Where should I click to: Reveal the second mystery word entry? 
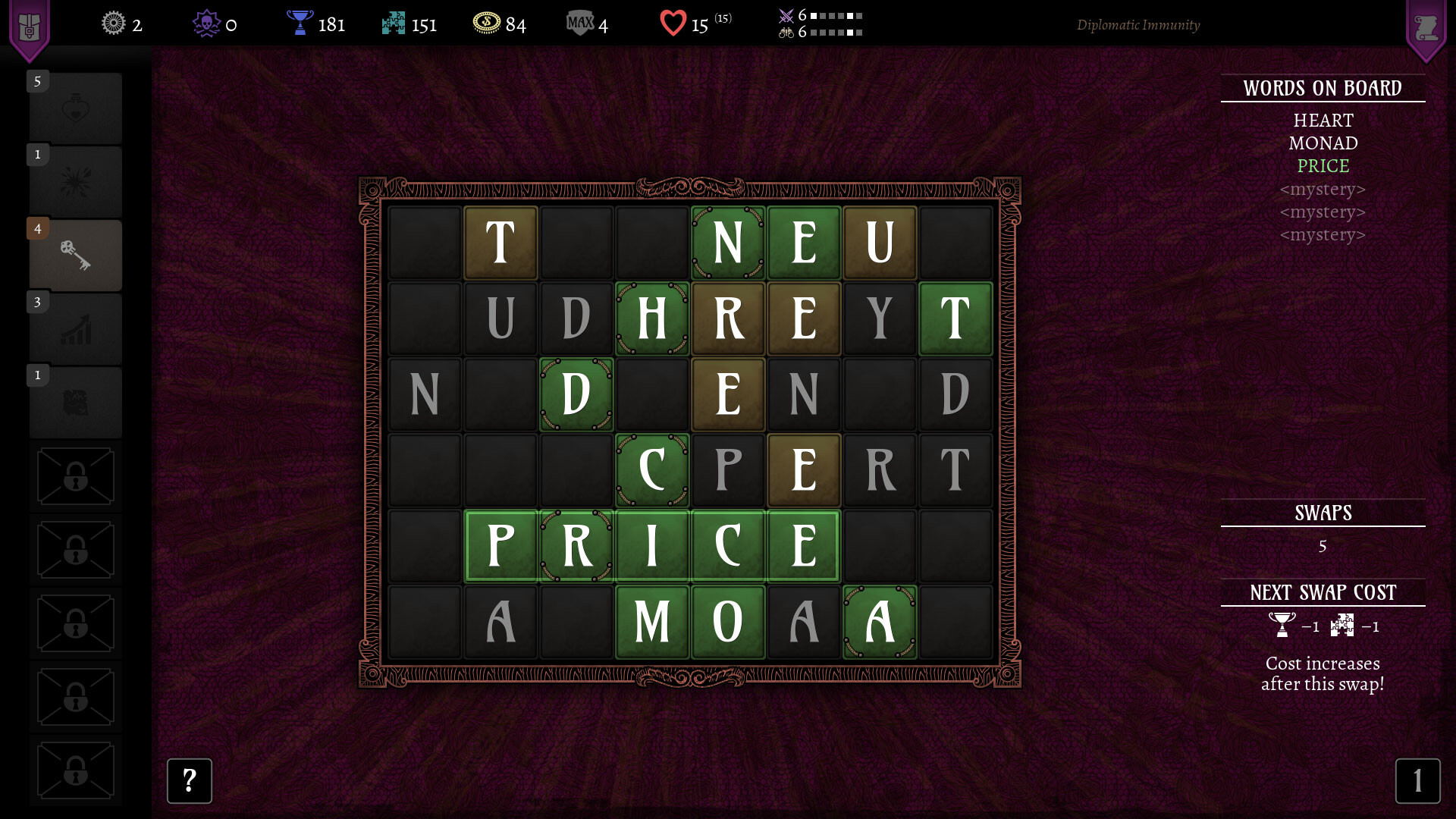pyautogui.click(x=1323, y=212)
